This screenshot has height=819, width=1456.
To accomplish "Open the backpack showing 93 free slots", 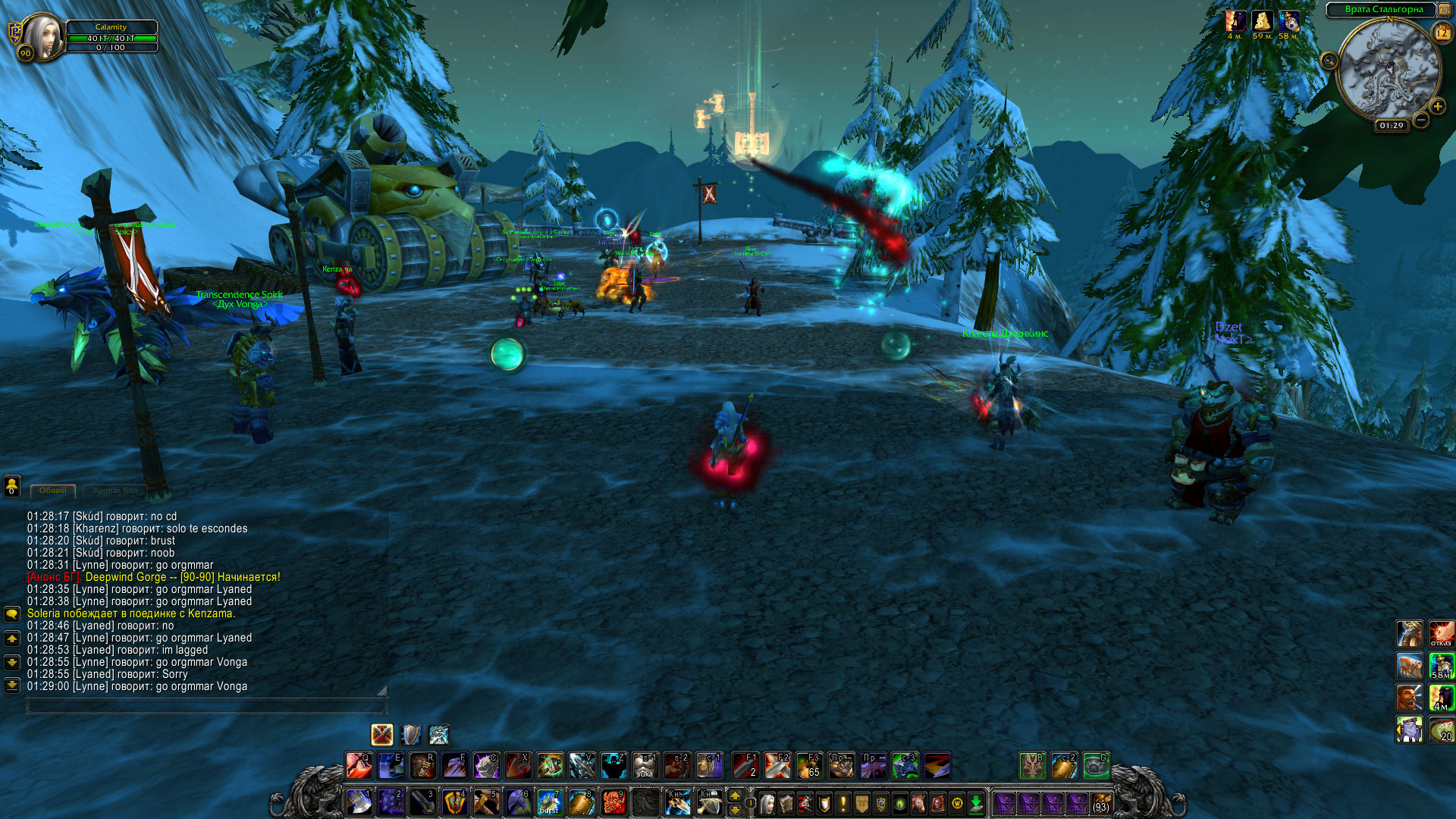I will click(x=1101, y=802).
